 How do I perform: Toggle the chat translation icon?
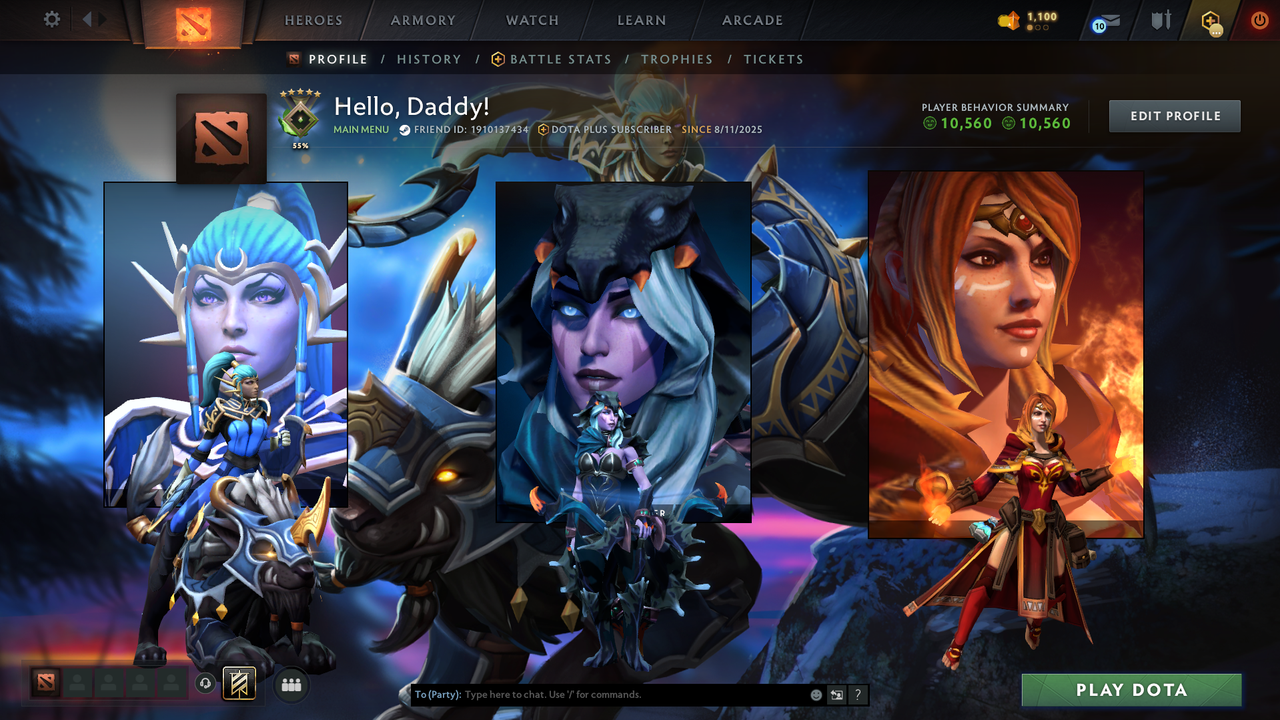click(x=835, y=694)
